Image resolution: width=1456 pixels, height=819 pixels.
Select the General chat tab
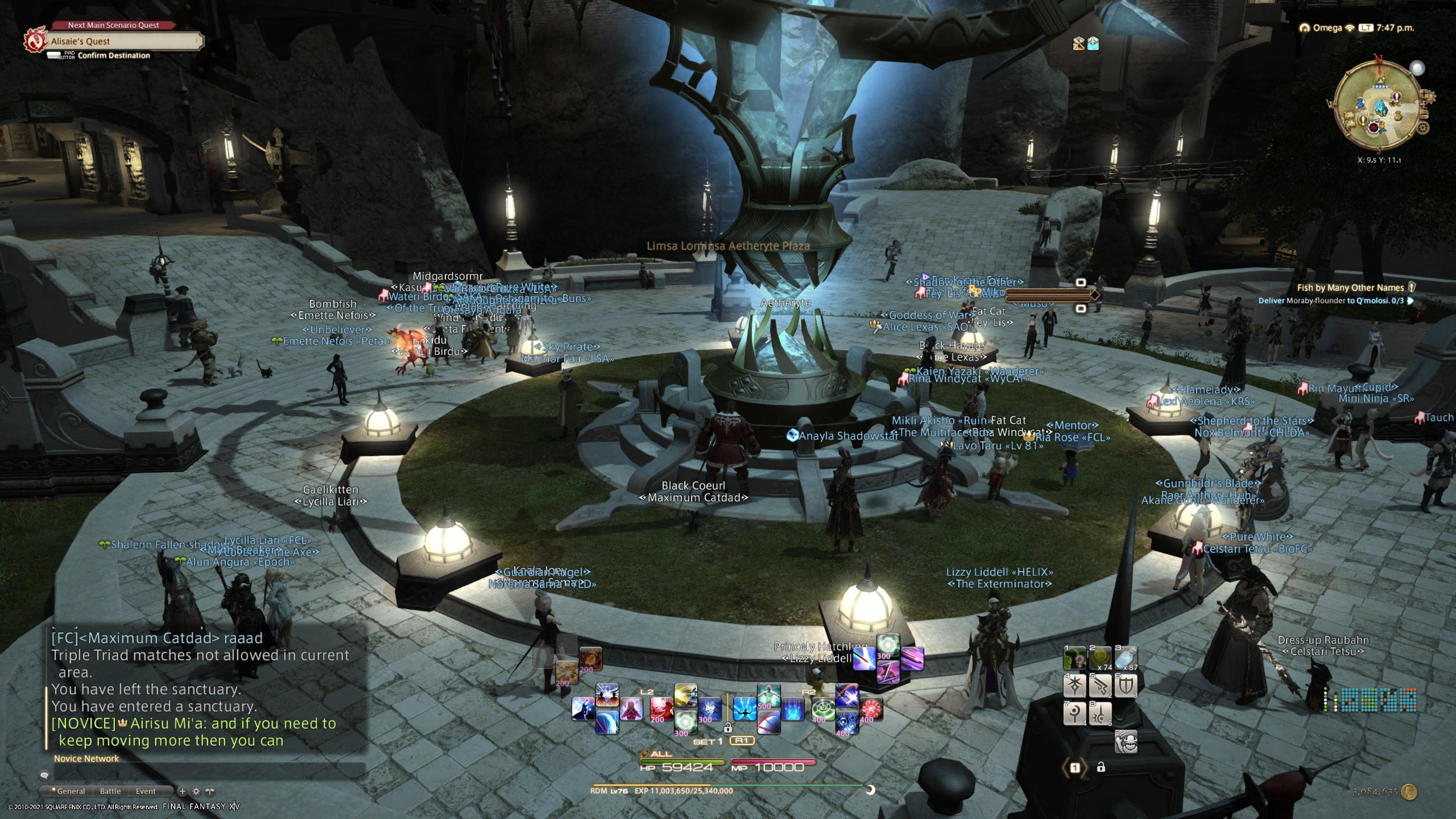[71, 791]
